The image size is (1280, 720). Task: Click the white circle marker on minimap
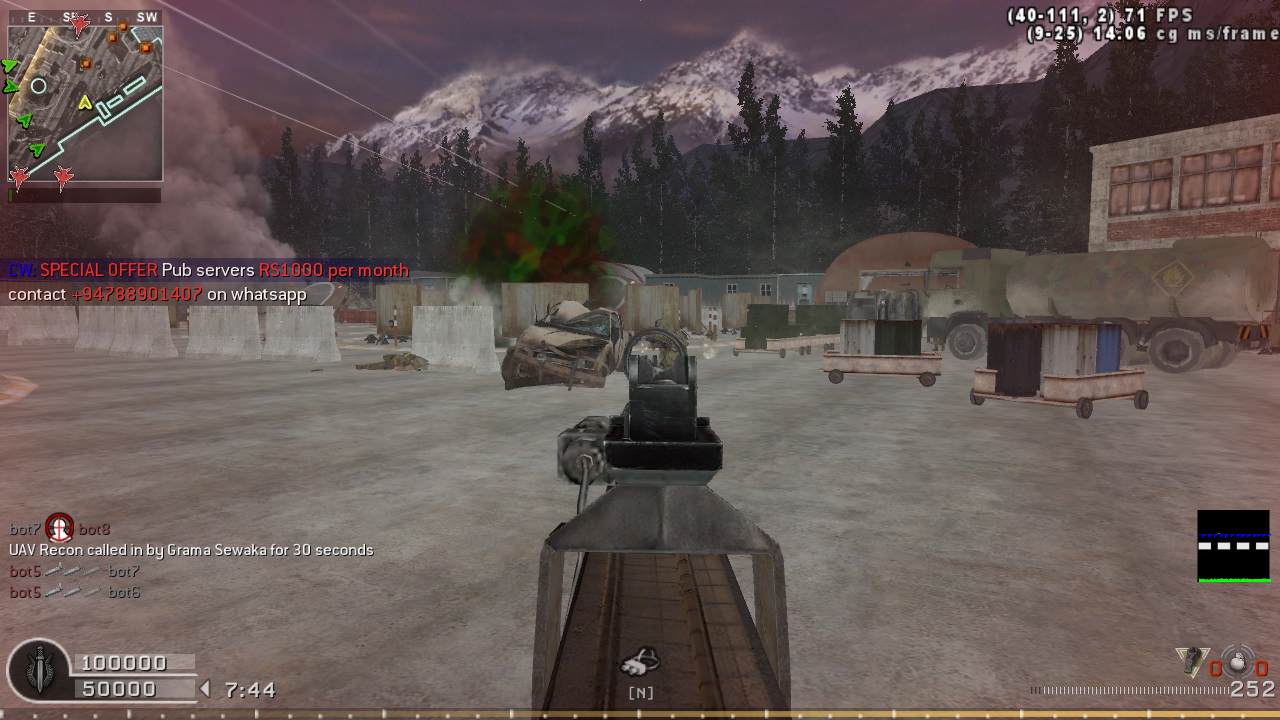point(39,86)
